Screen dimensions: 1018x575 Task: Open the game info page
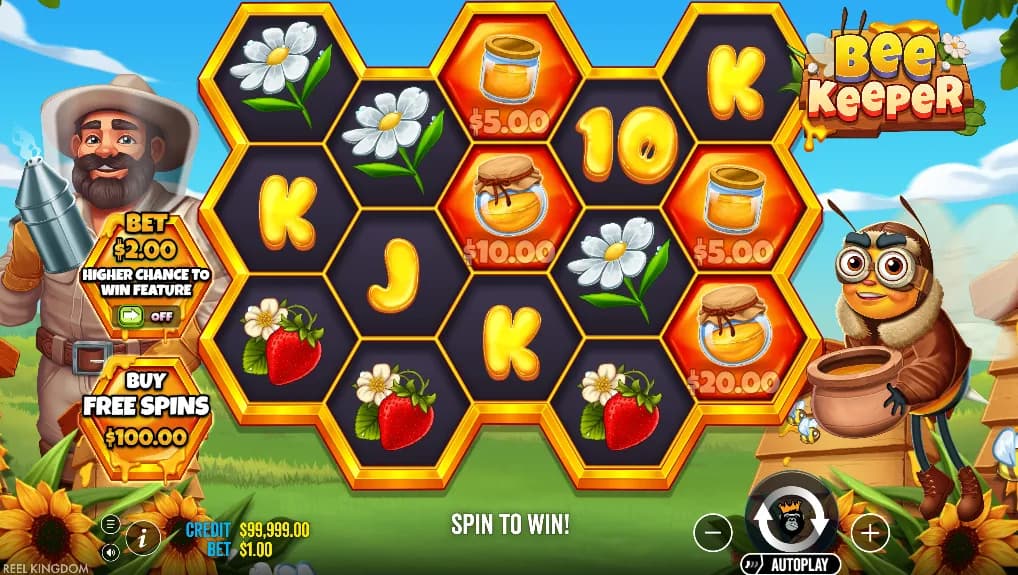pyautogui.click(x=143, y=537)
